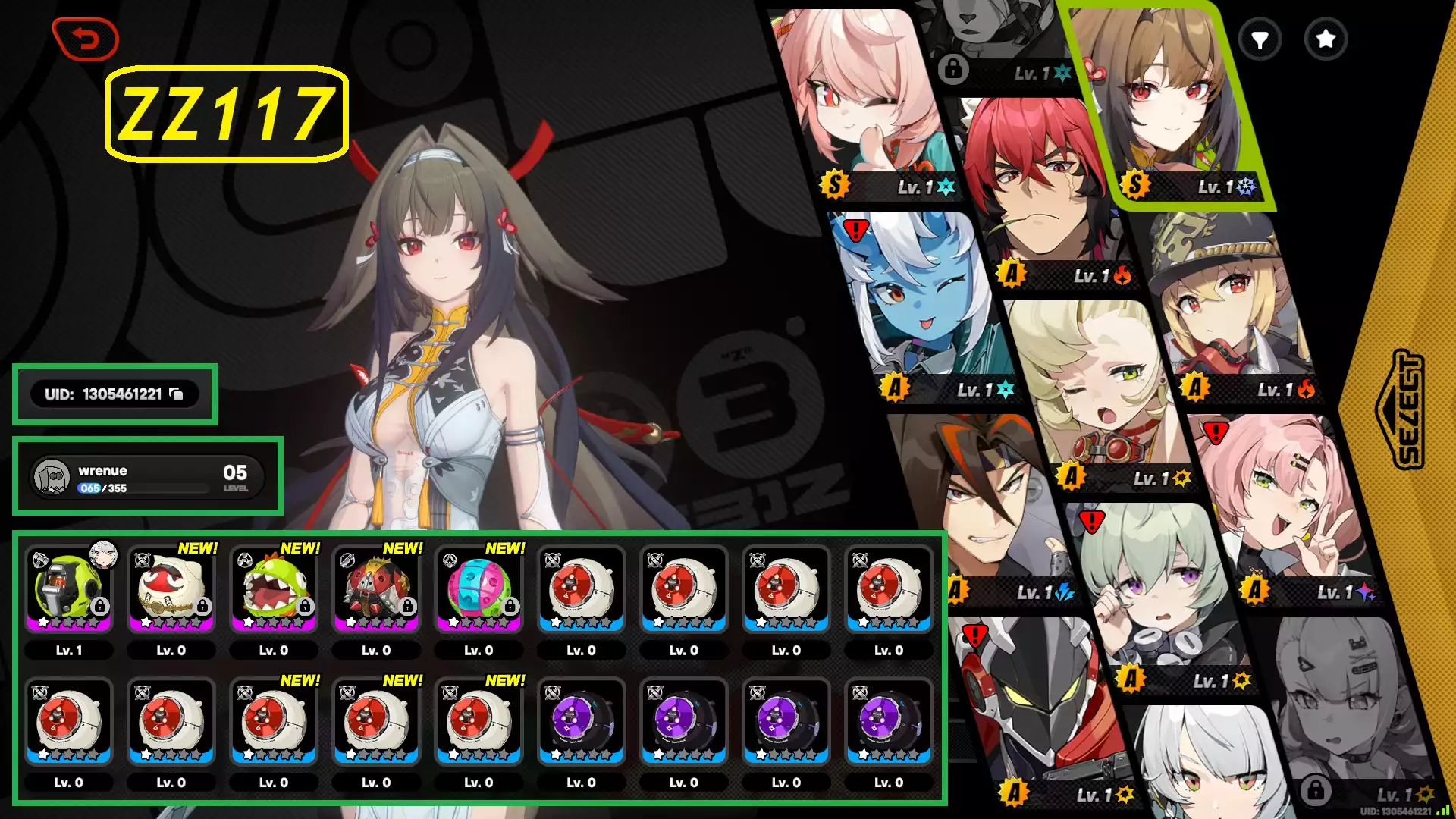Choose the shark-mouth white Bangboo

pyautogui.click(x=171, y=589)
